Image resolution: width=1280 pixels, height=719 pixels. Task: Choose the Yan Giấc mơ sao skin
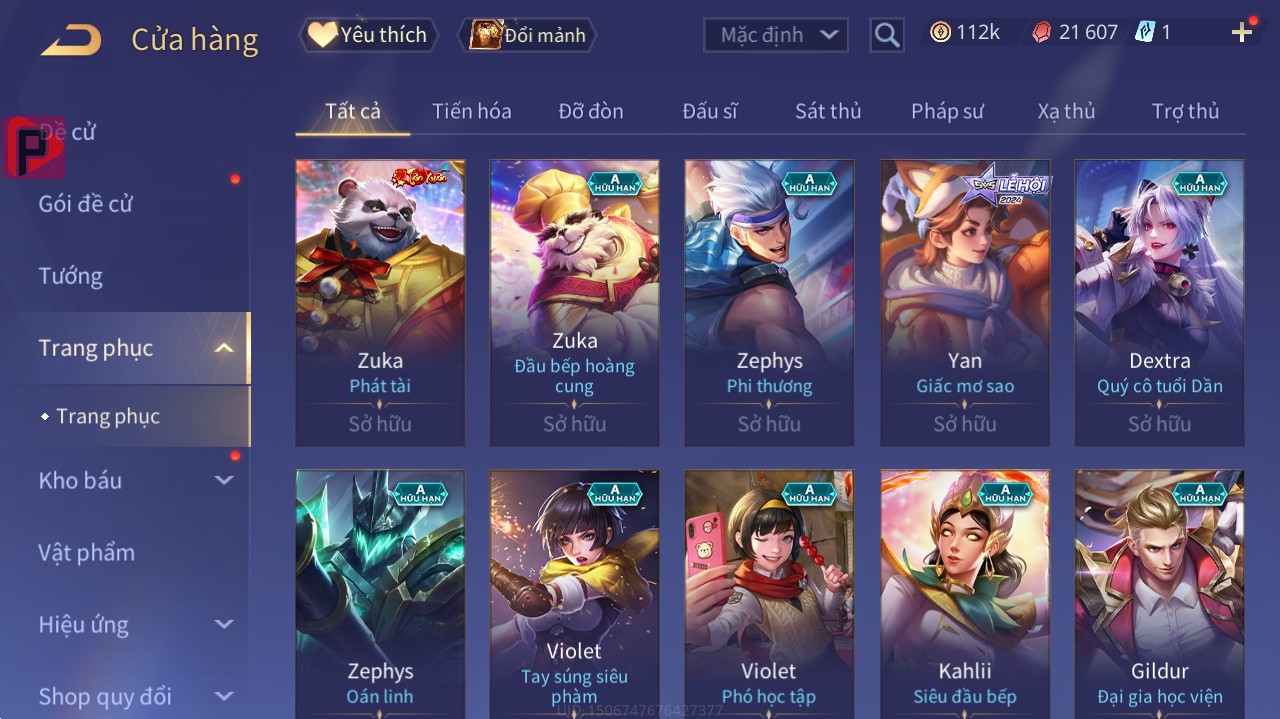pyautogui.click(x=965, y=302)
